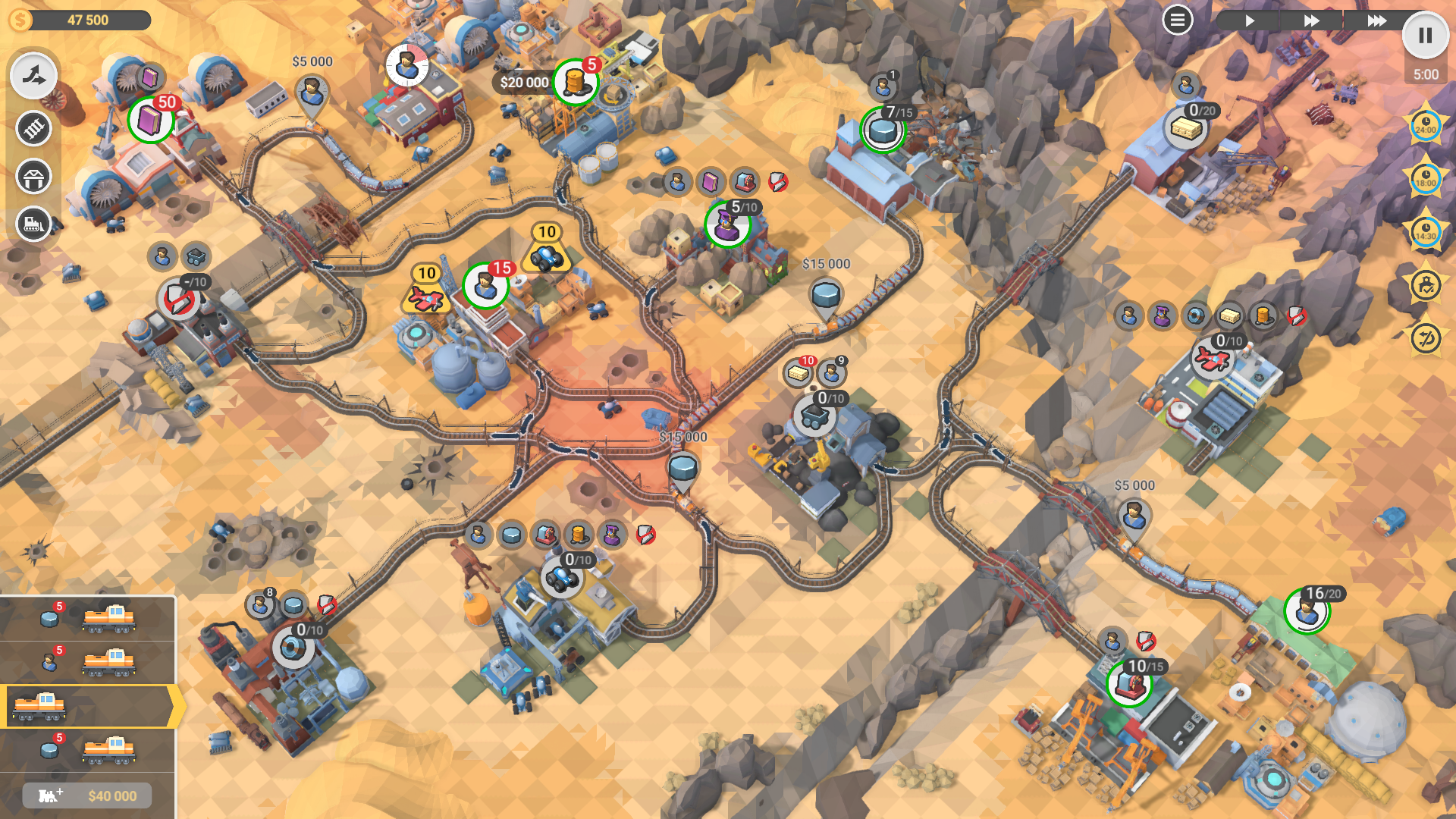Switch to triple fast-forward speed
1456x819 pixels.
point(1376,20)
